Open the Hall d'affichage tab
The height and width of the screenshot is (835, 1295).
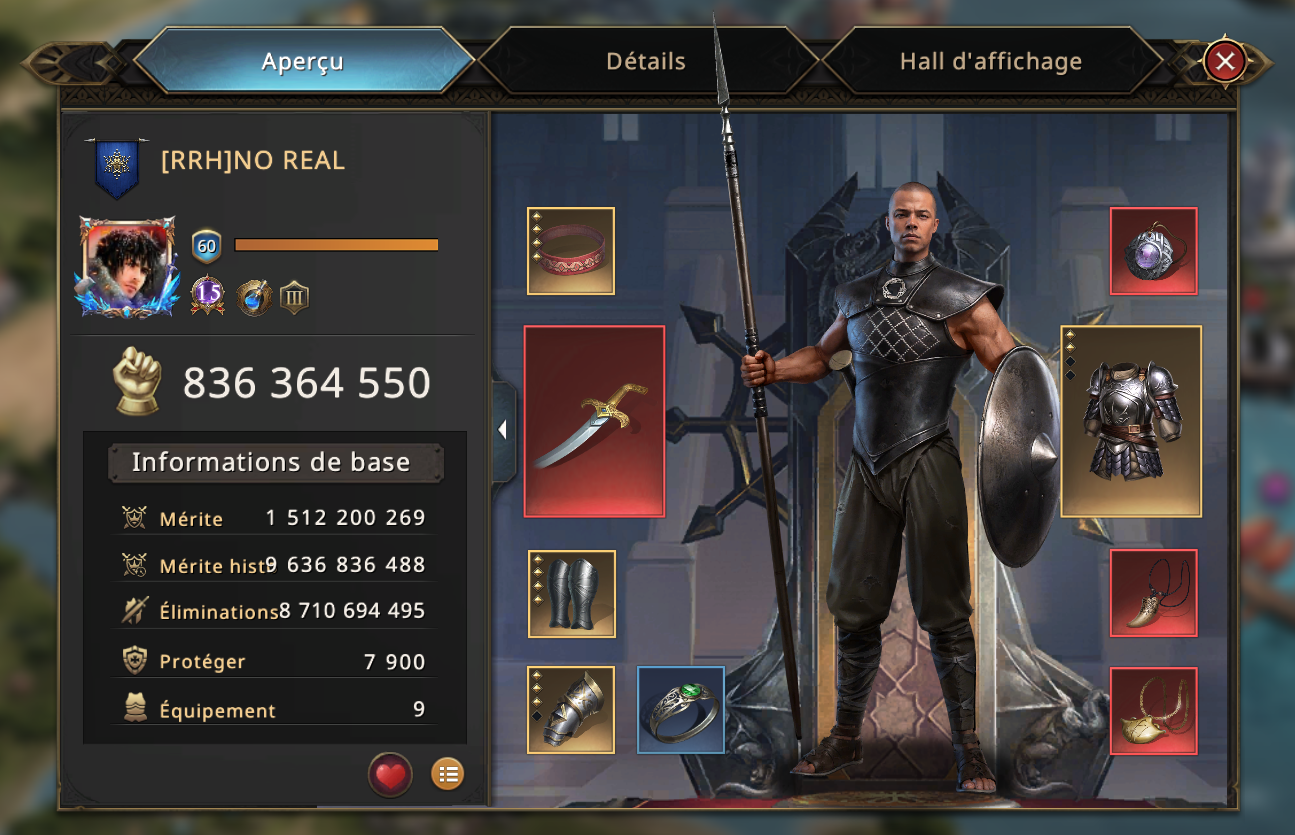[x=990, y=61]
